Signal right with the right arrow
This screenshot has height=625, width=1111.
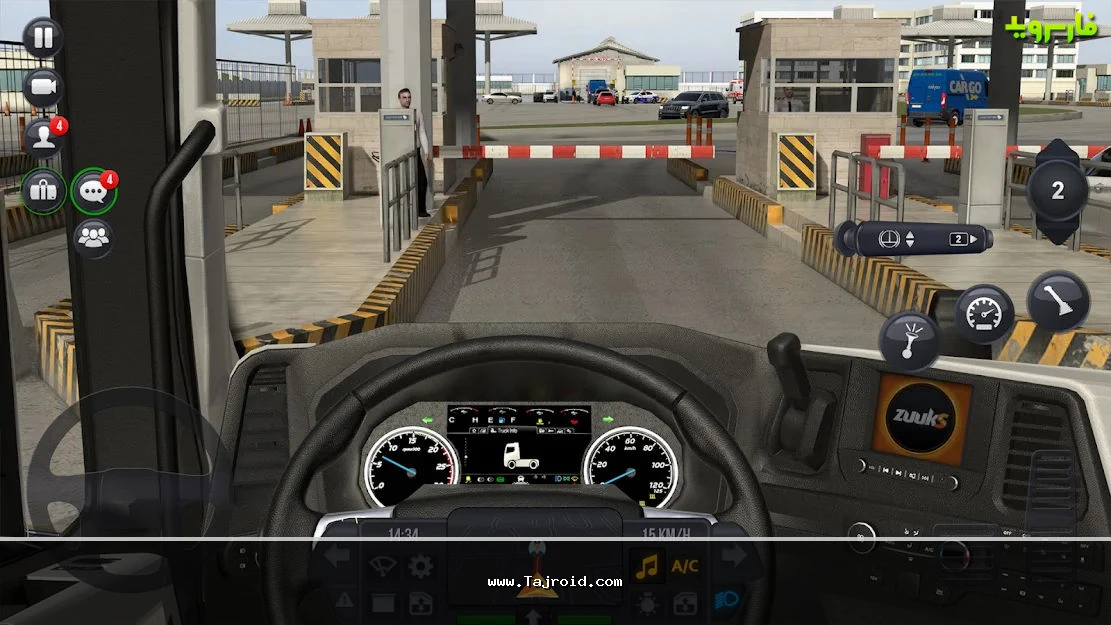click(x=734, y=556)
